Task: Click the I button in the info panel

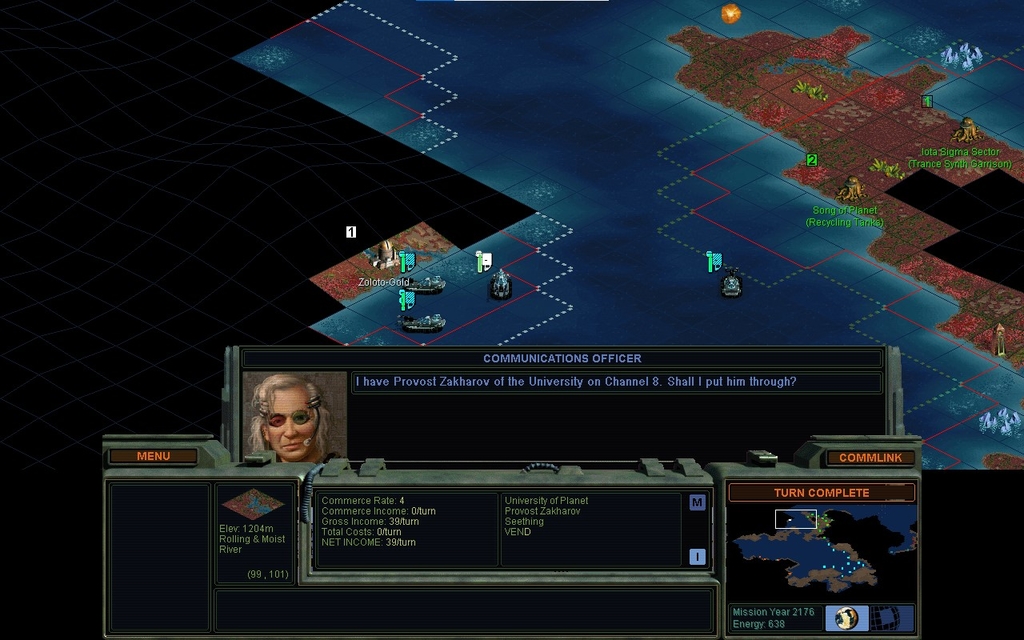Action: click(697, 557)
